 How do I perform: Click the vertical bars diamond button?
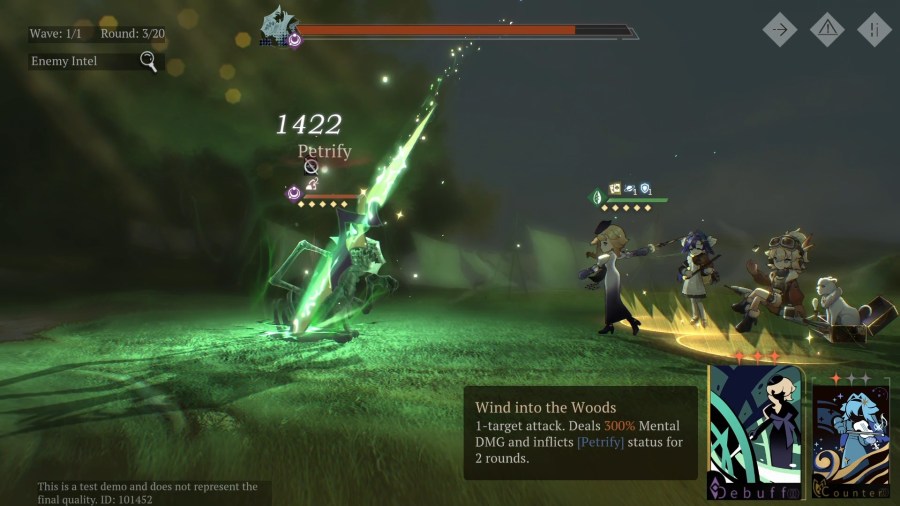click(x=873, y=29)
